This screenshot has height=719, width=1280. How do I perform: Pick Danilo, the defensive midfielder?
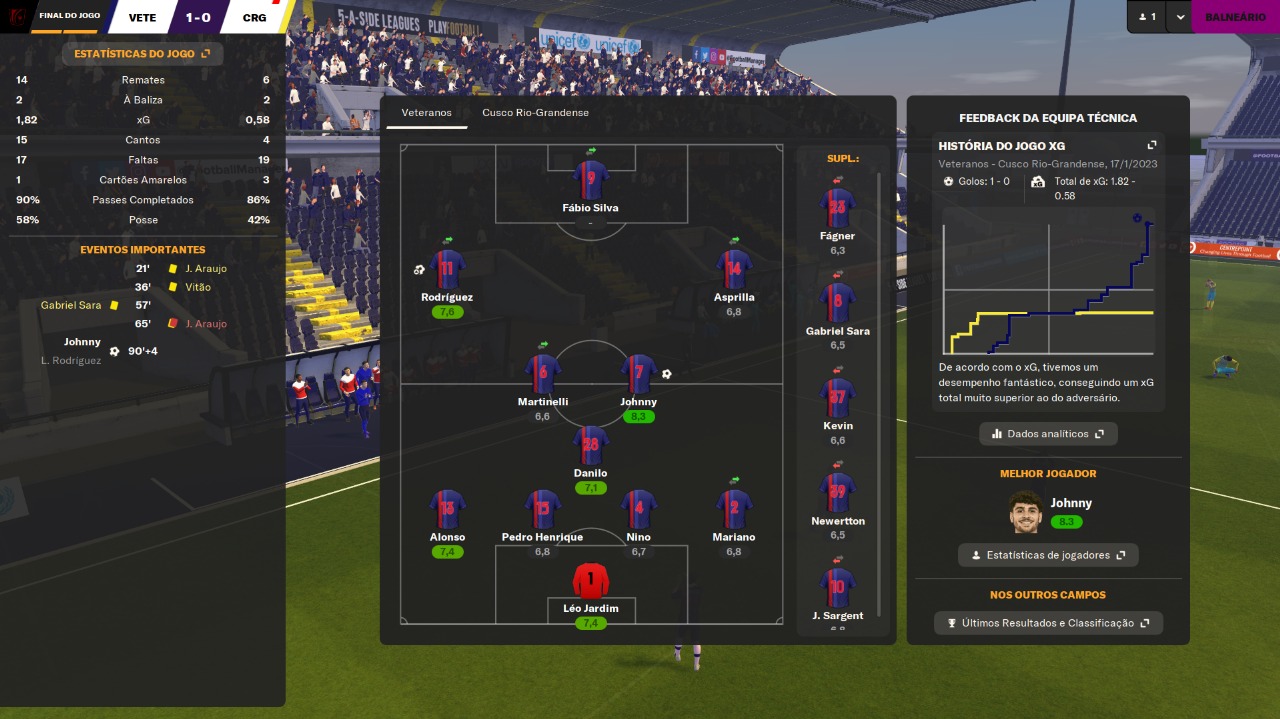591,446
